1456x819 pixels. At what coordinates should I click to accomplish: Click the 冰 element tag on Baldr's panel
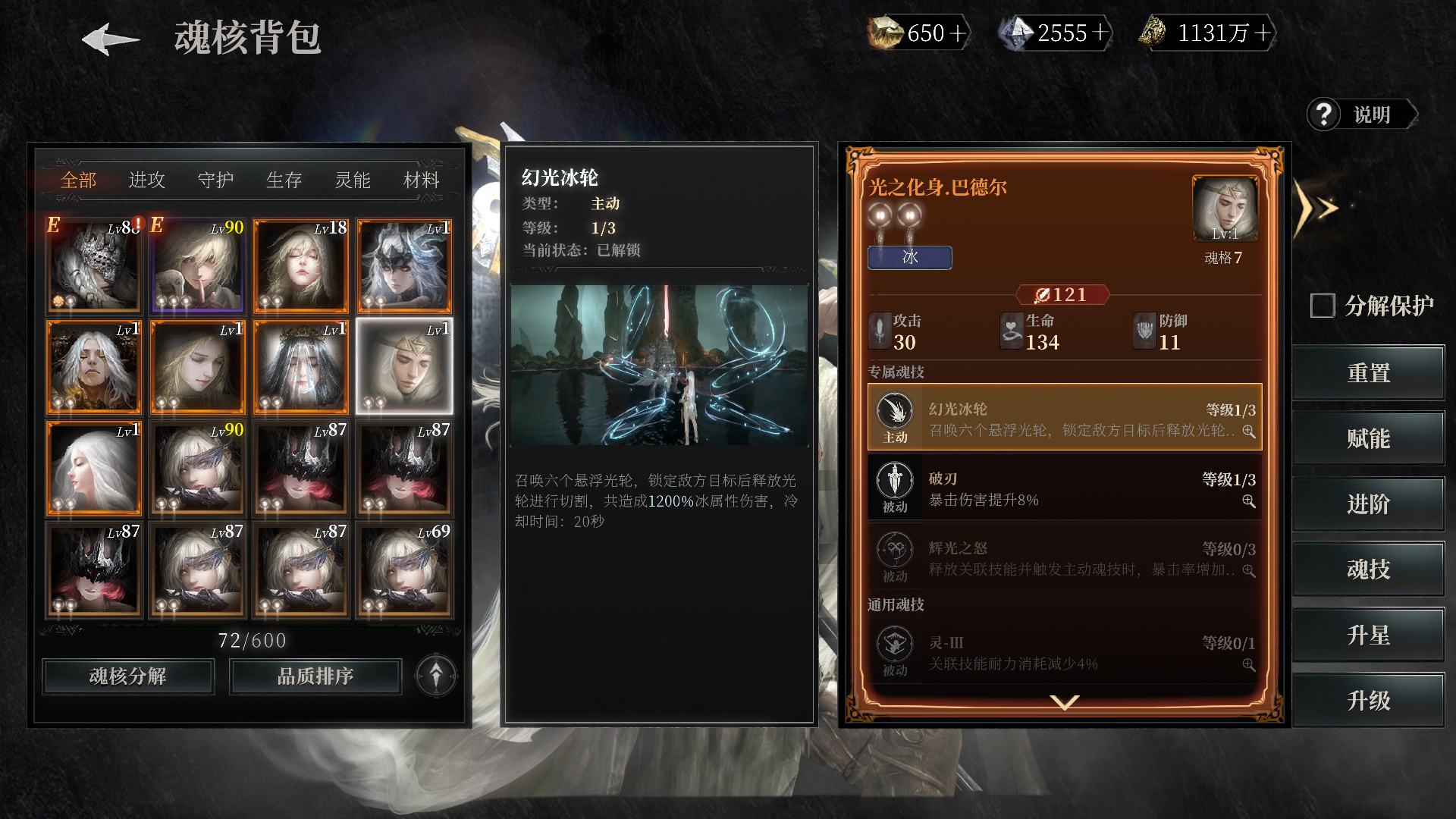point(909,258)
